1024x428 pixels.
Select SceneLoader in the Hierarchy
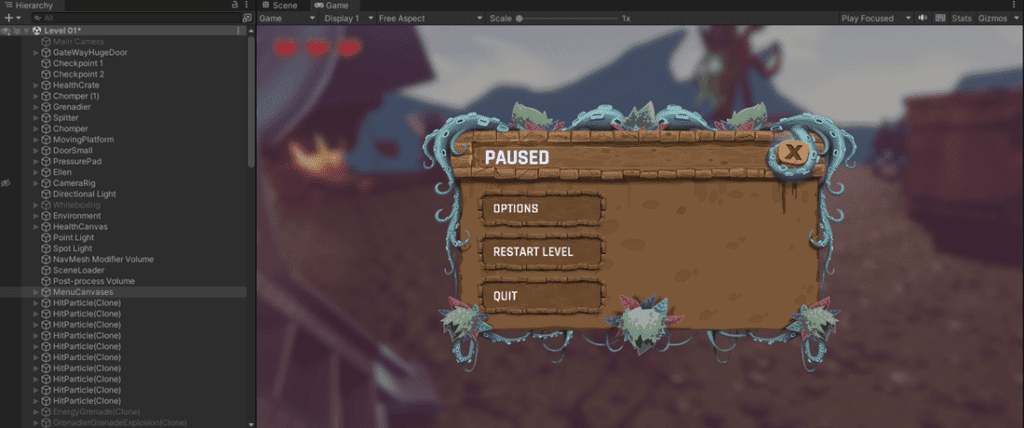[78, 270]
